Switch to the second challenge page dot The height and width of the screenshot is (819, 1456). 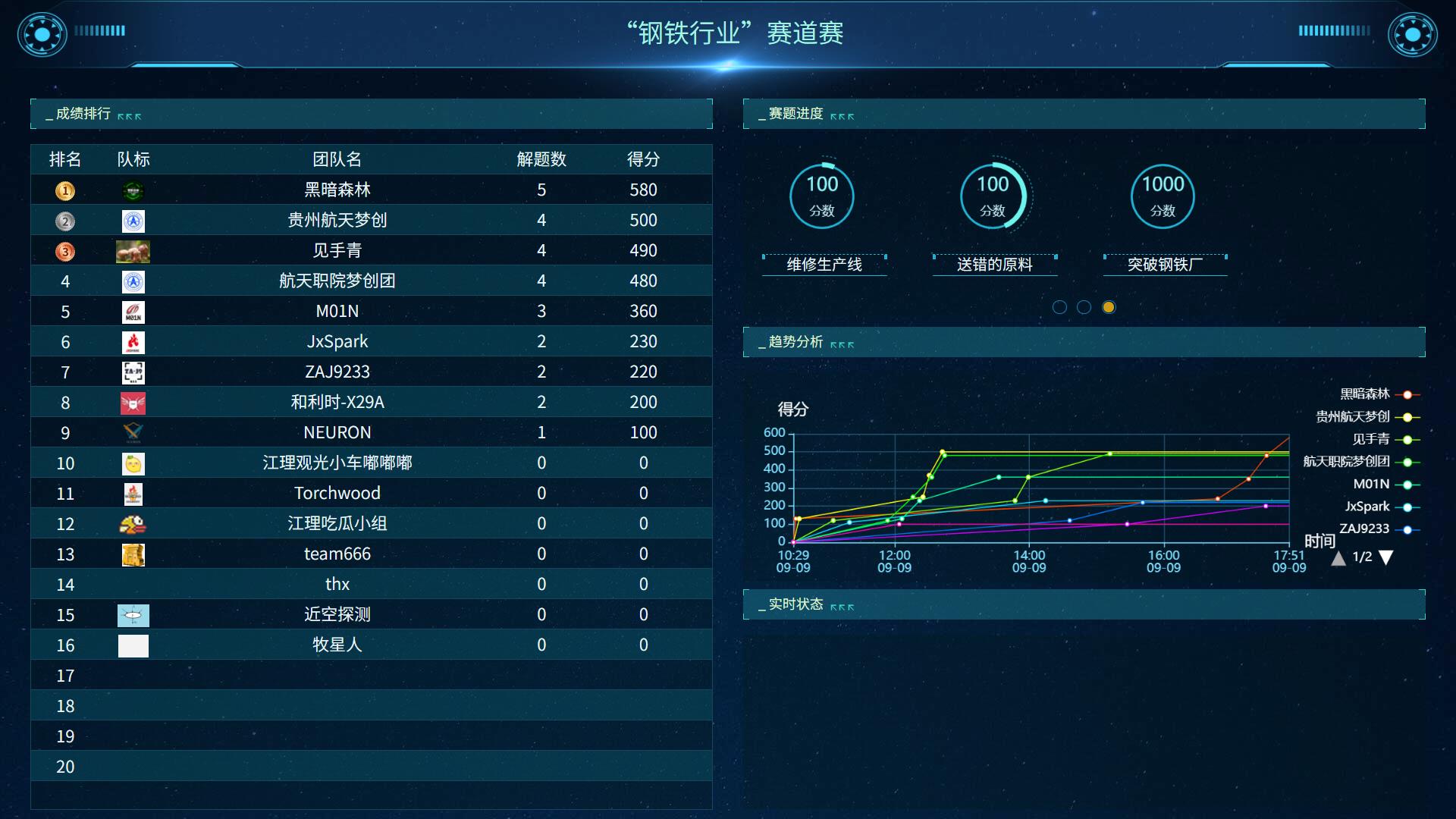(x=1084, y=307)
